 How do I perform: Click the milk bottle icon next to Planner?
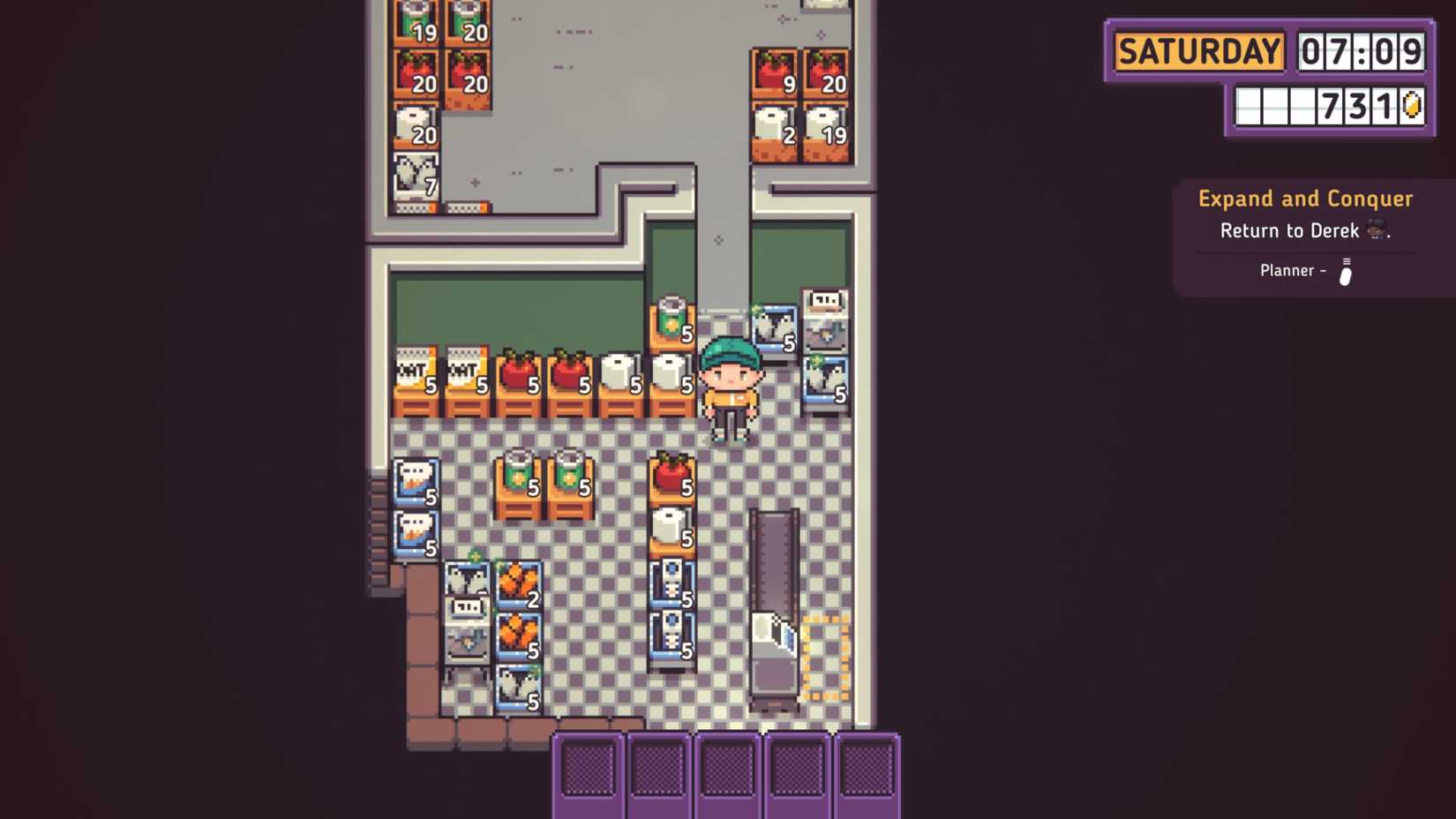pyautogui.click(x=1346, y=271)
